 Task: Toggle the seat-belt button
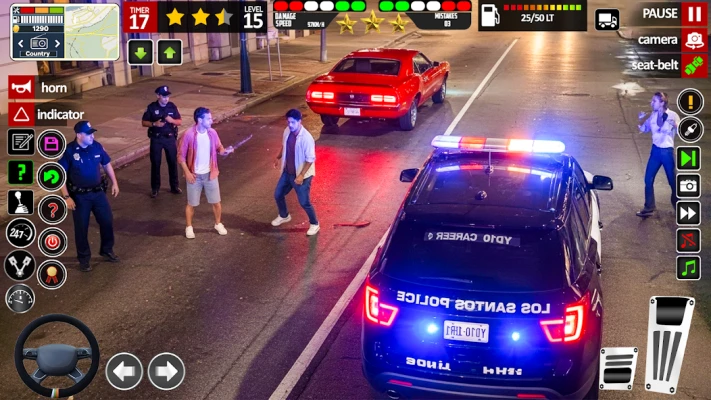(x=694, y=66)
